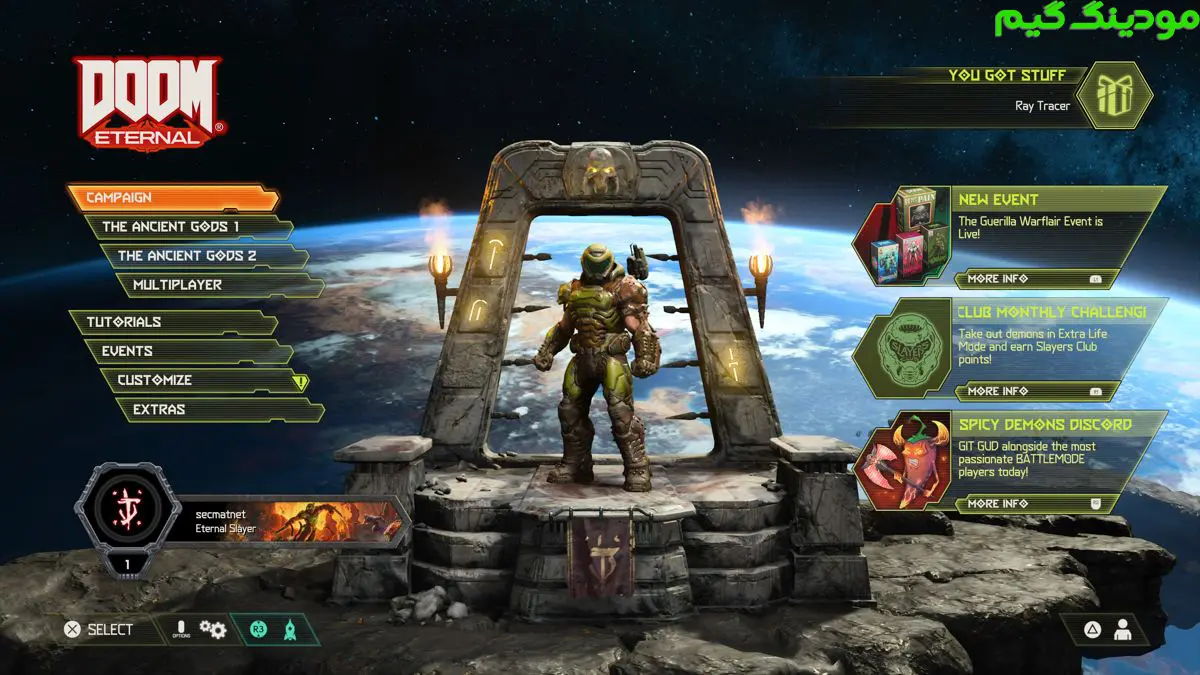Open the You Got Stuff gift notification
Viewport: 1200px width, 675px height.
coord(1117,95)
